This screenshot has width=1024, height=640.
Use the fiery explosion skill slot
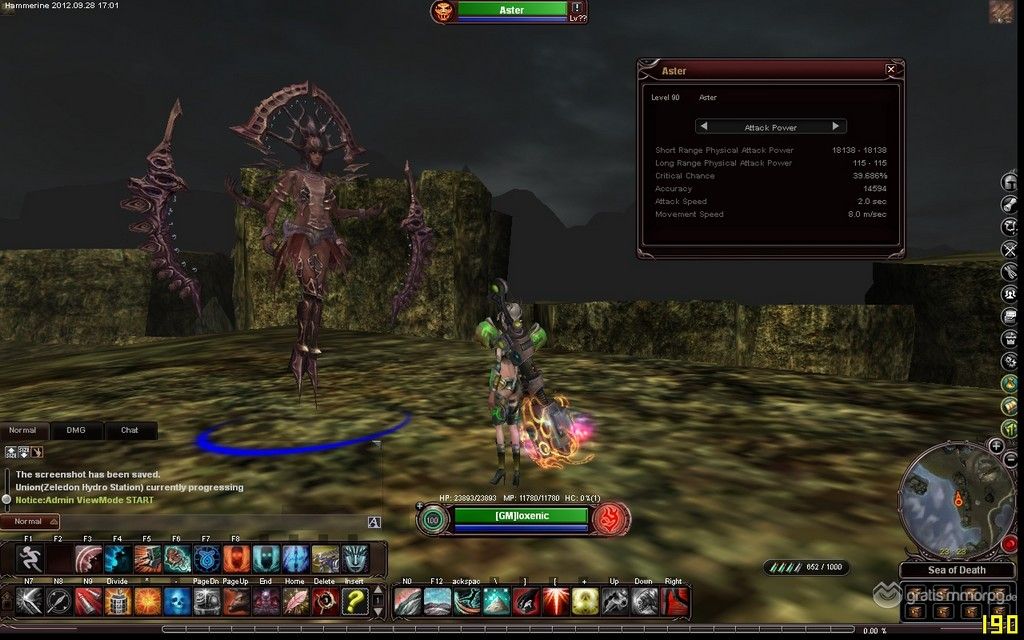148,600
